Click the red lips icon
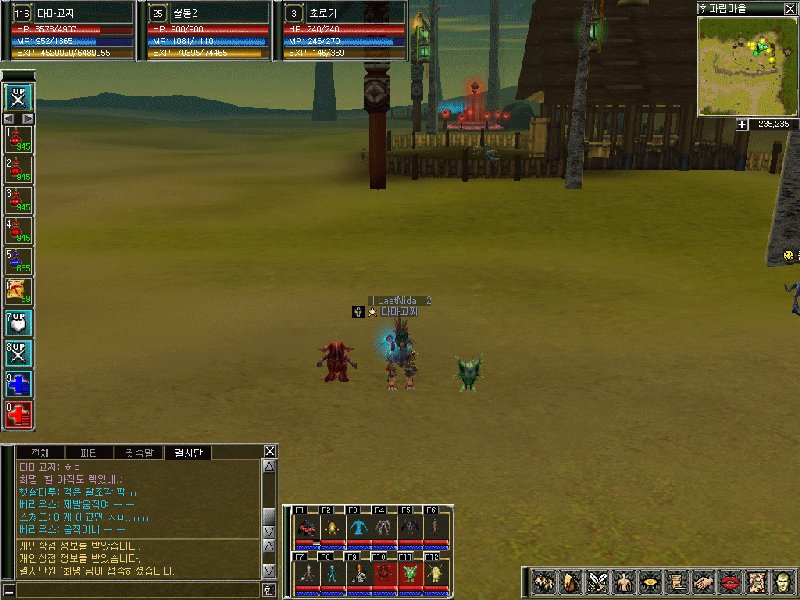 729,582
